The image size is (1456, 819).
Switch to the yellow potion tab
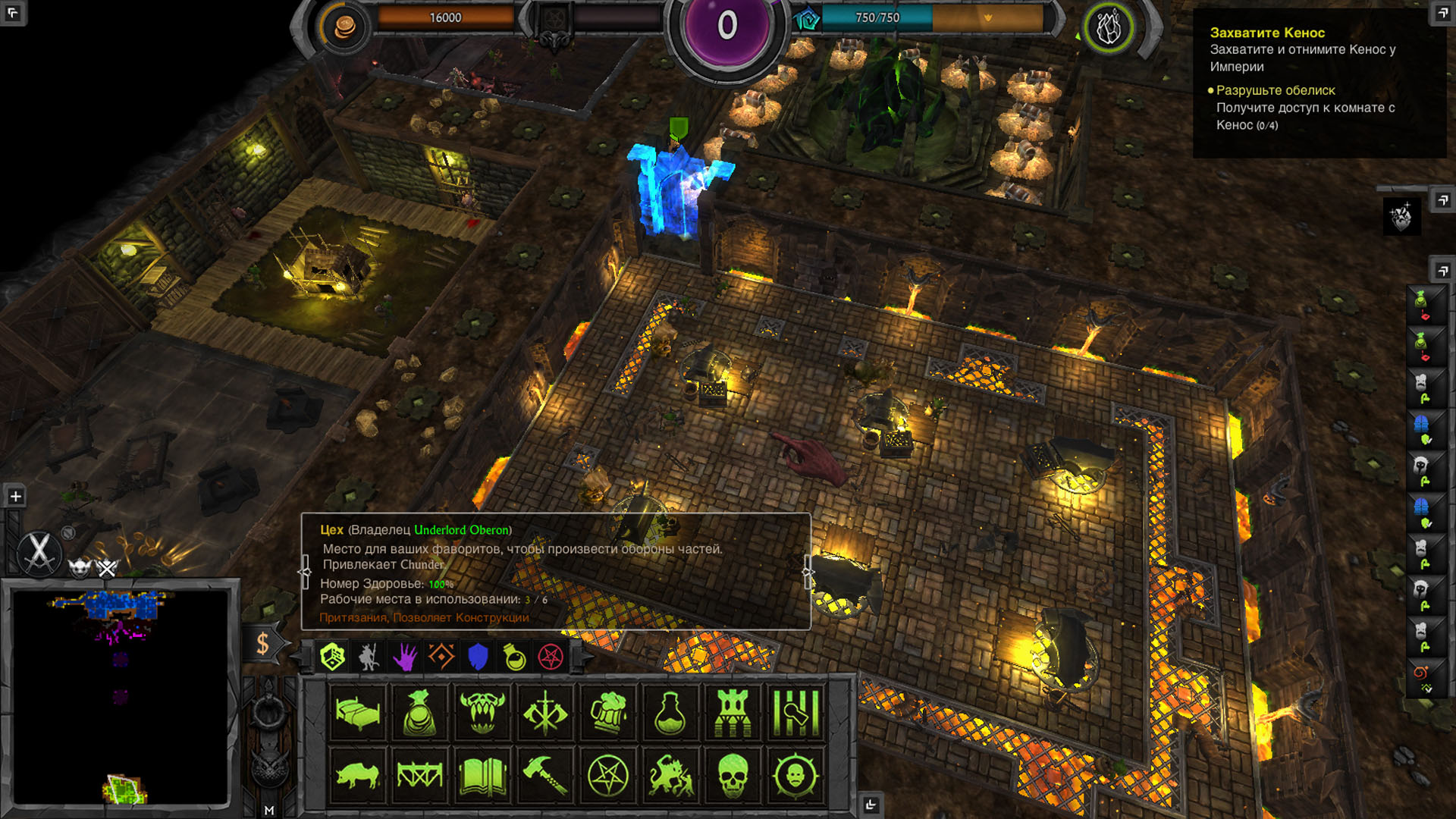pyautogui.click(x=514, y=657)
